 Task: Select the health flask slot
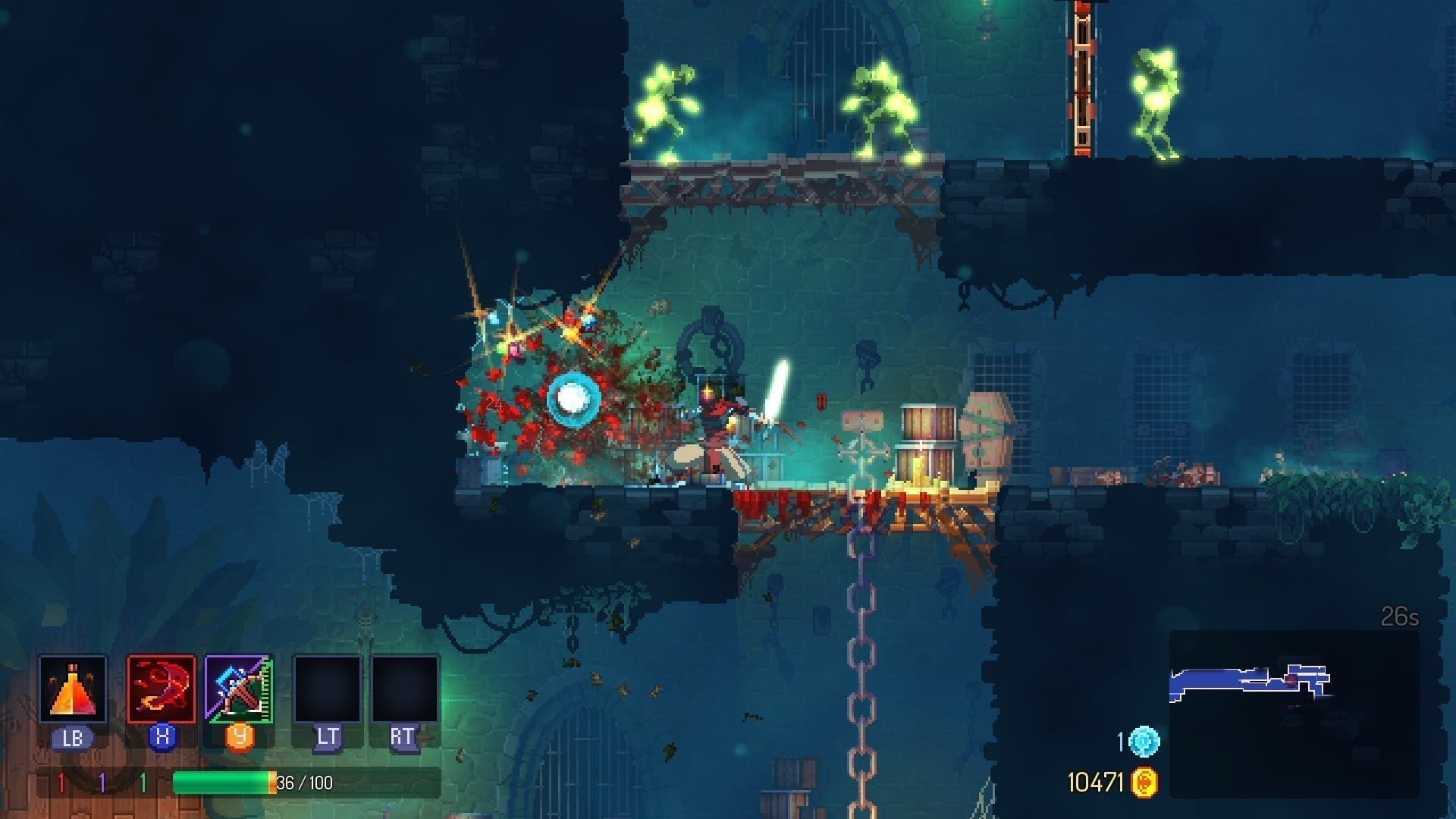click(x=73, y=689)
